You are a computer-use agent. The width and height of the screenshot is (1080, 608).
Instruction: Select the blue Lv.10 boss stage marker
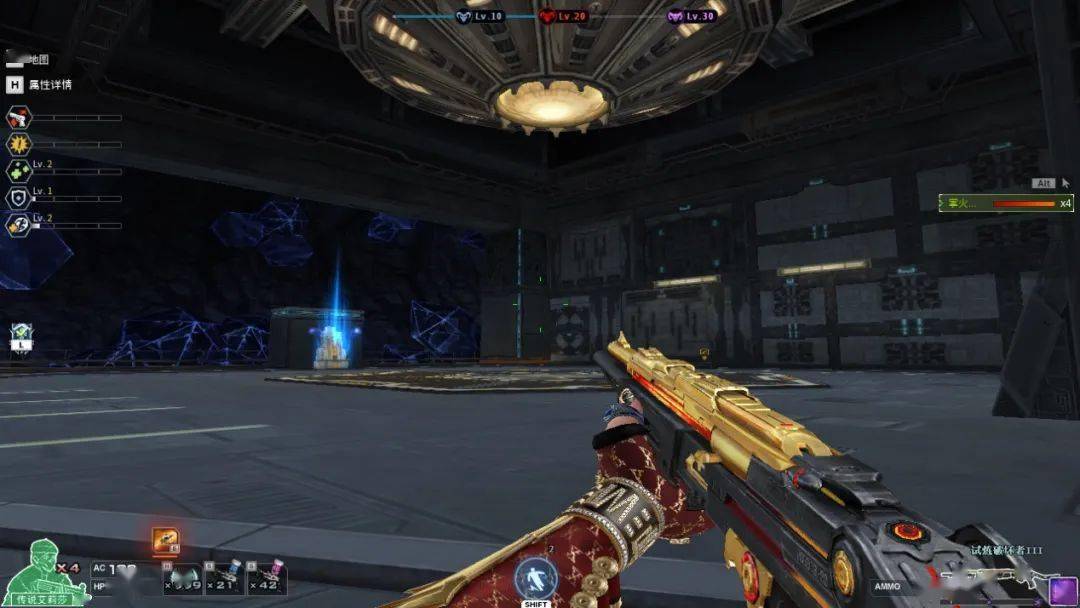464,16
